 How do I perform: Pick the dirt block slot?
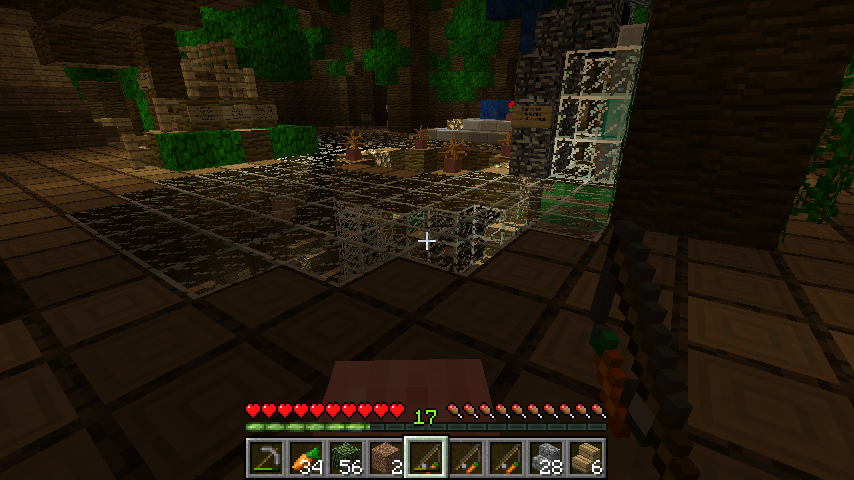[x=385, y=458]
